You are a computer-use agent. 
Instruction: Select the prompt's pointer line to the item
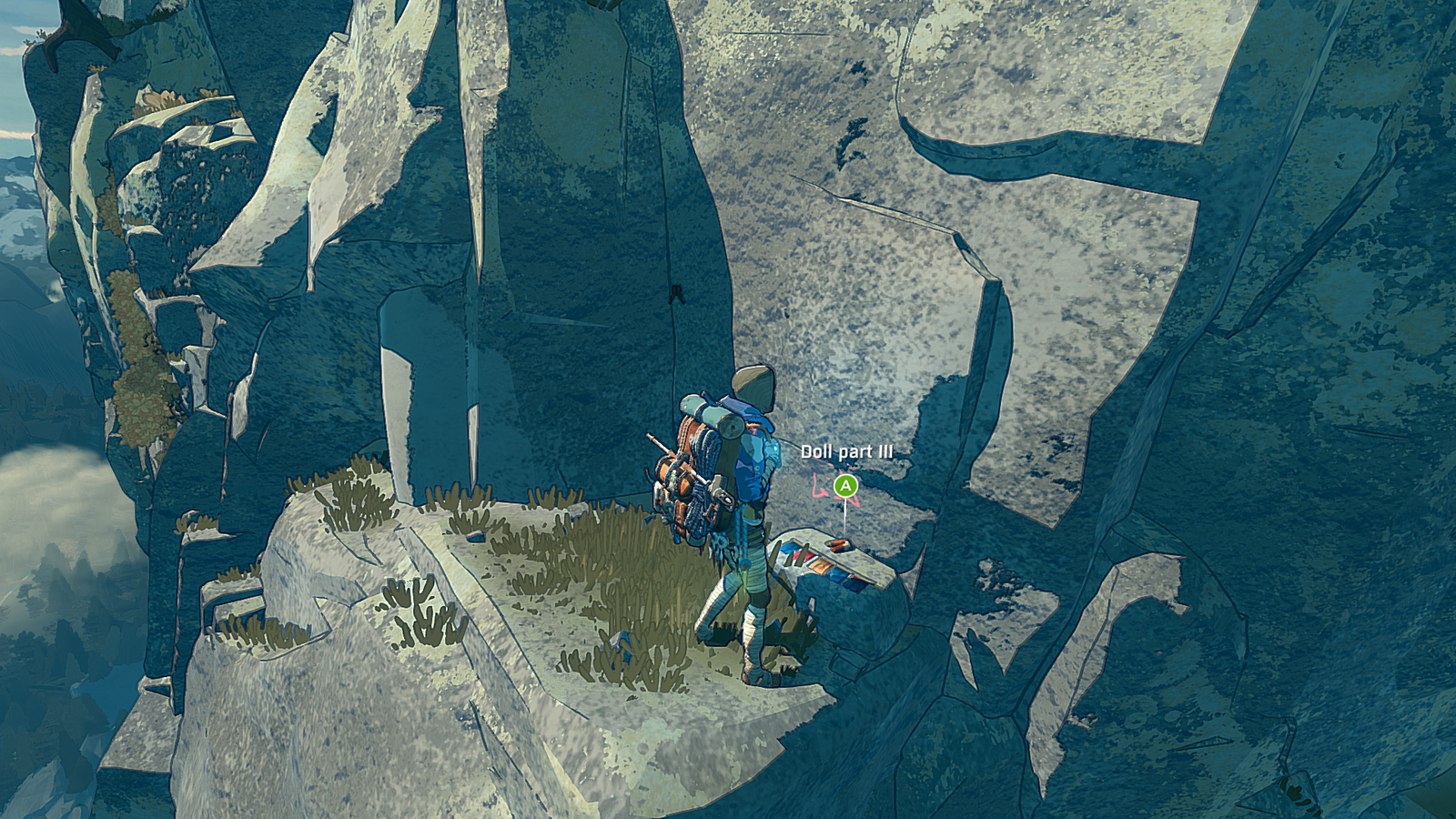843,519
